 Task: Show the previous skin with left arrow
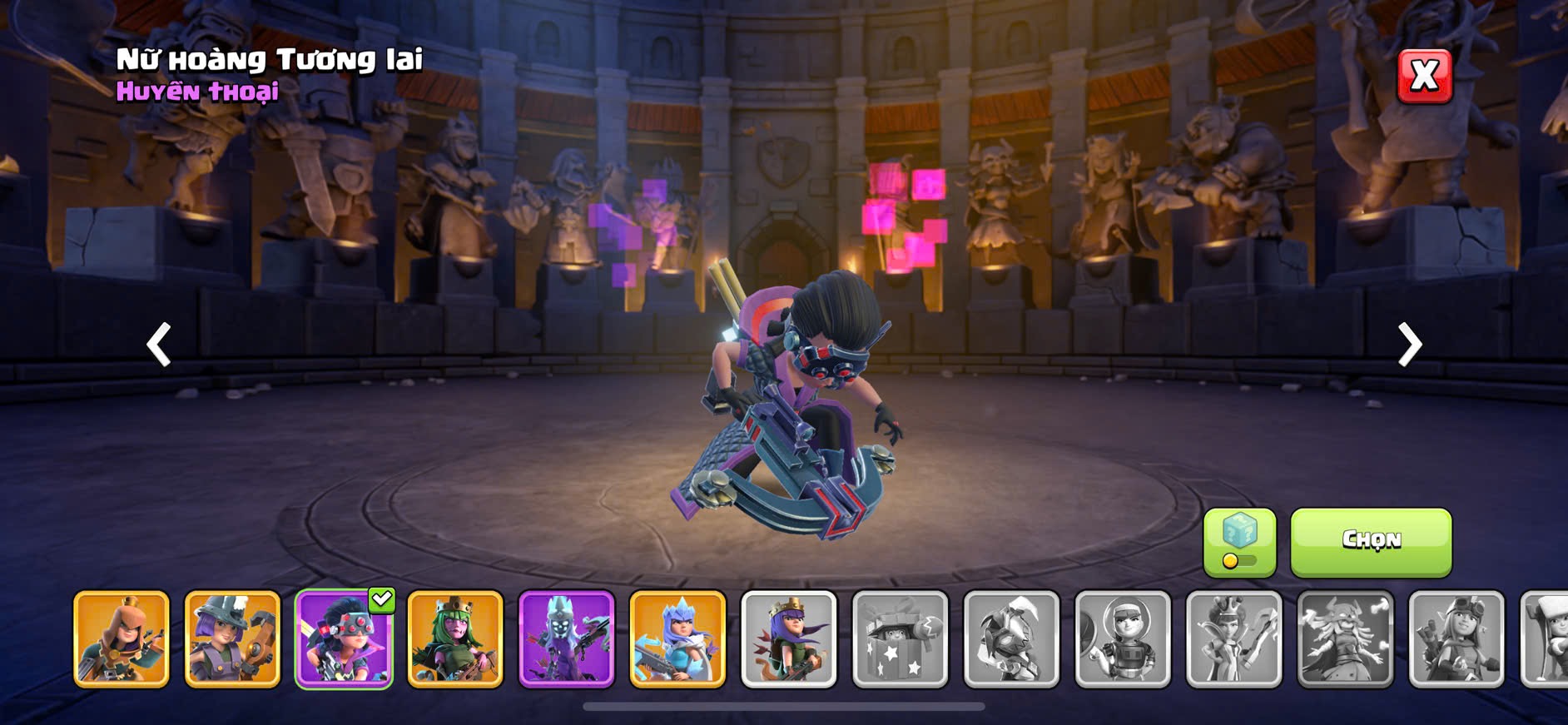[158, 344]
